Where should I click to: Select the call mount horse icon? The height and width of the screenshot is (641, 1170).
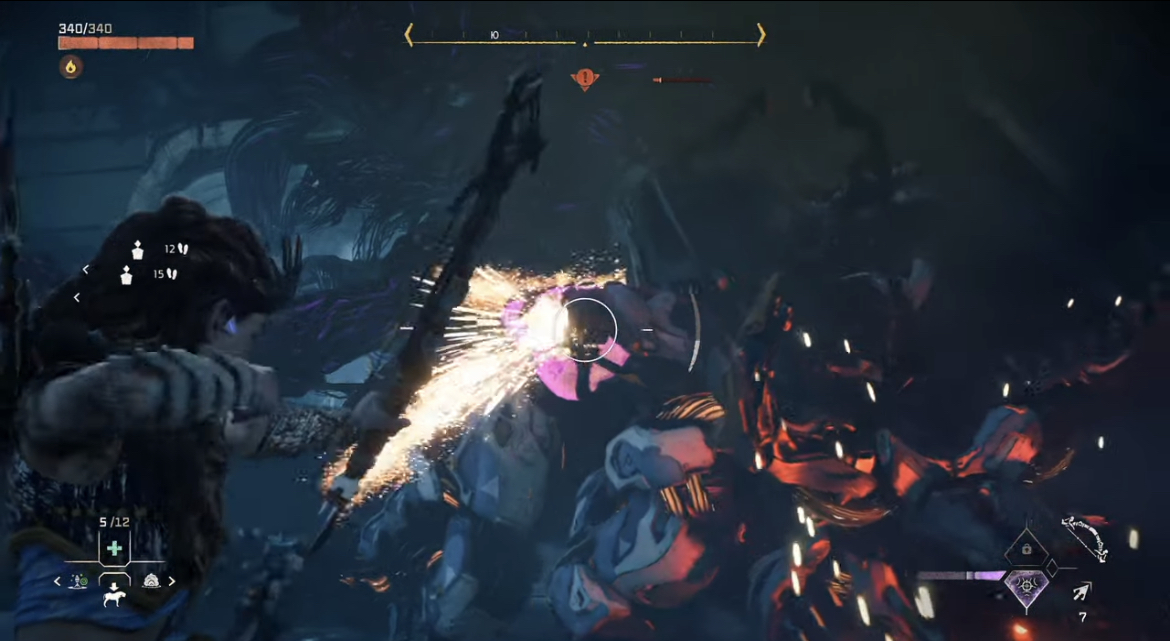click(x=114, y=598)
